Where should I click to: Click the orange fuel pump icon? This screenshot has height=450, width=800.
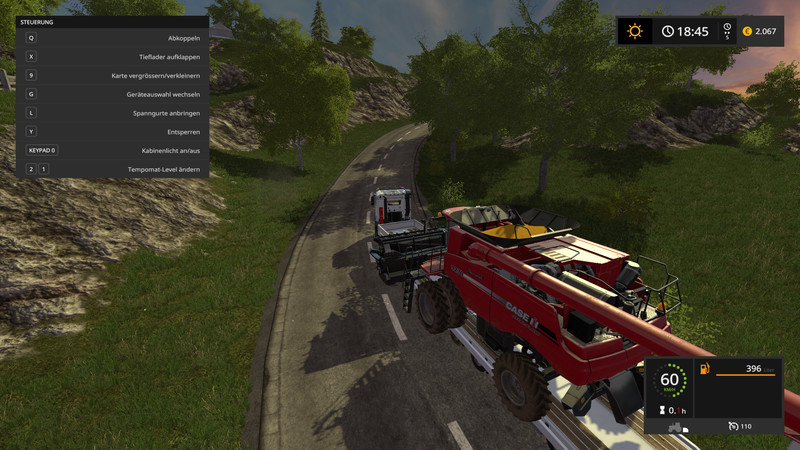point(705,370)
